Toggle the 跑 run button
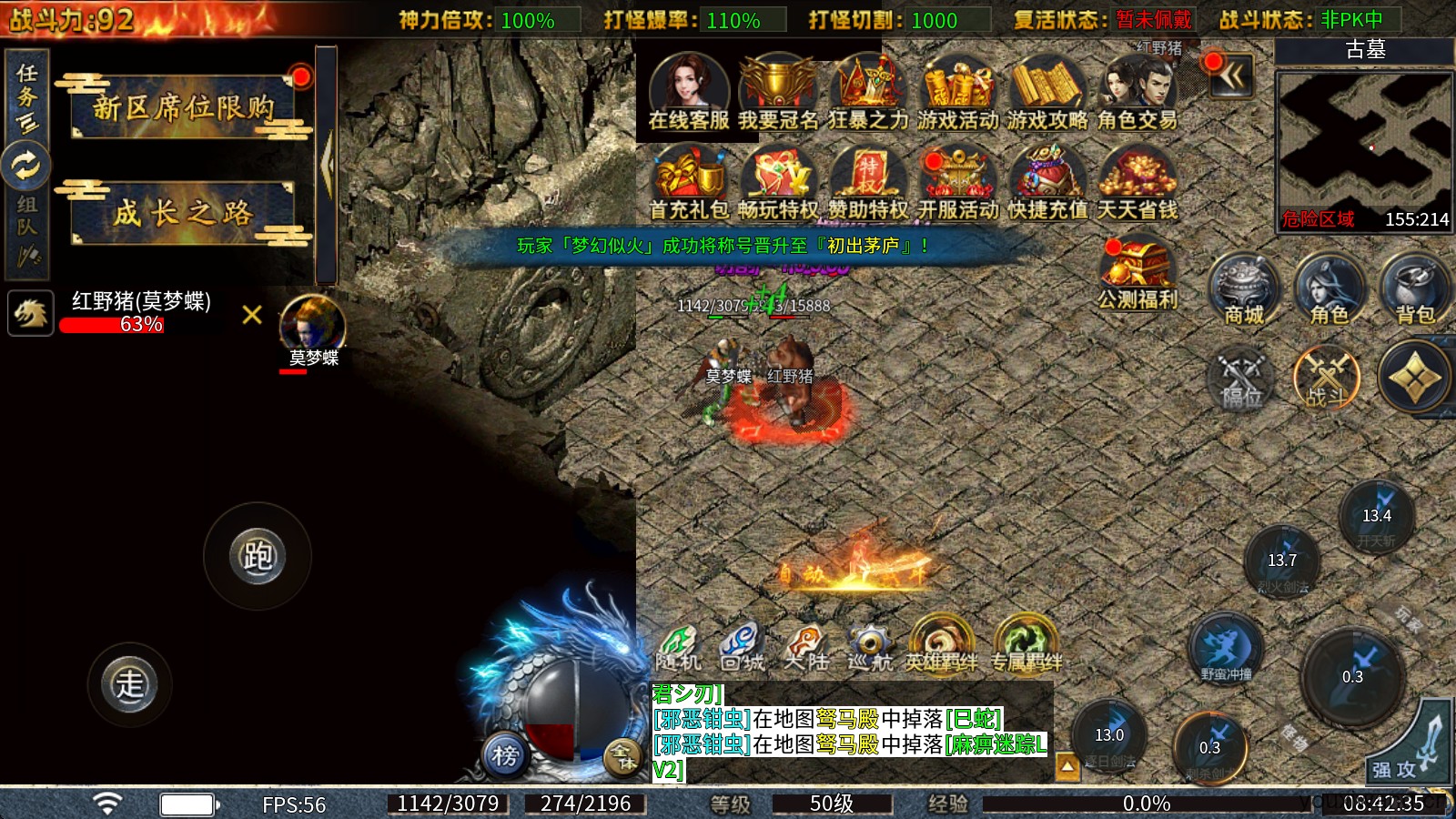Screen dimensions: 1456x819 [258, 556]
